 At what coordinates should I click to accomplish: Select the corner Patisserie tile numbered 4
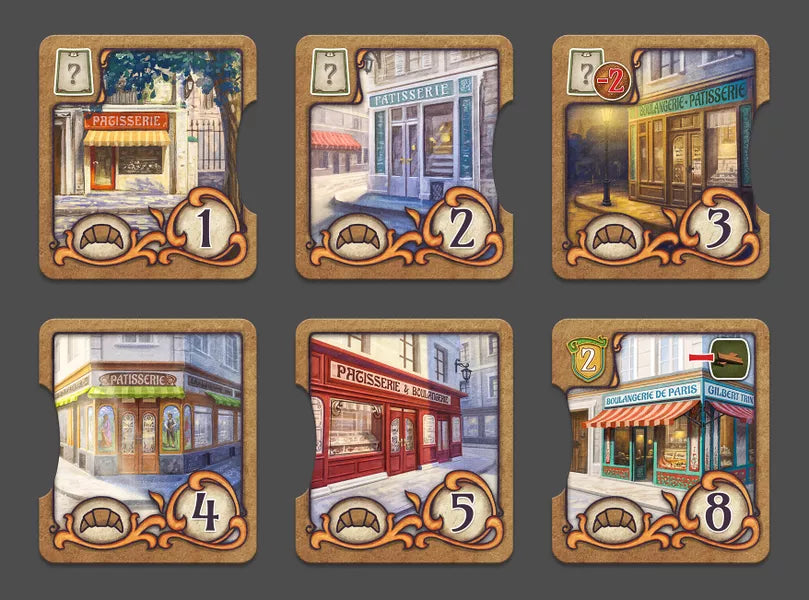click(x=147, y=440)
